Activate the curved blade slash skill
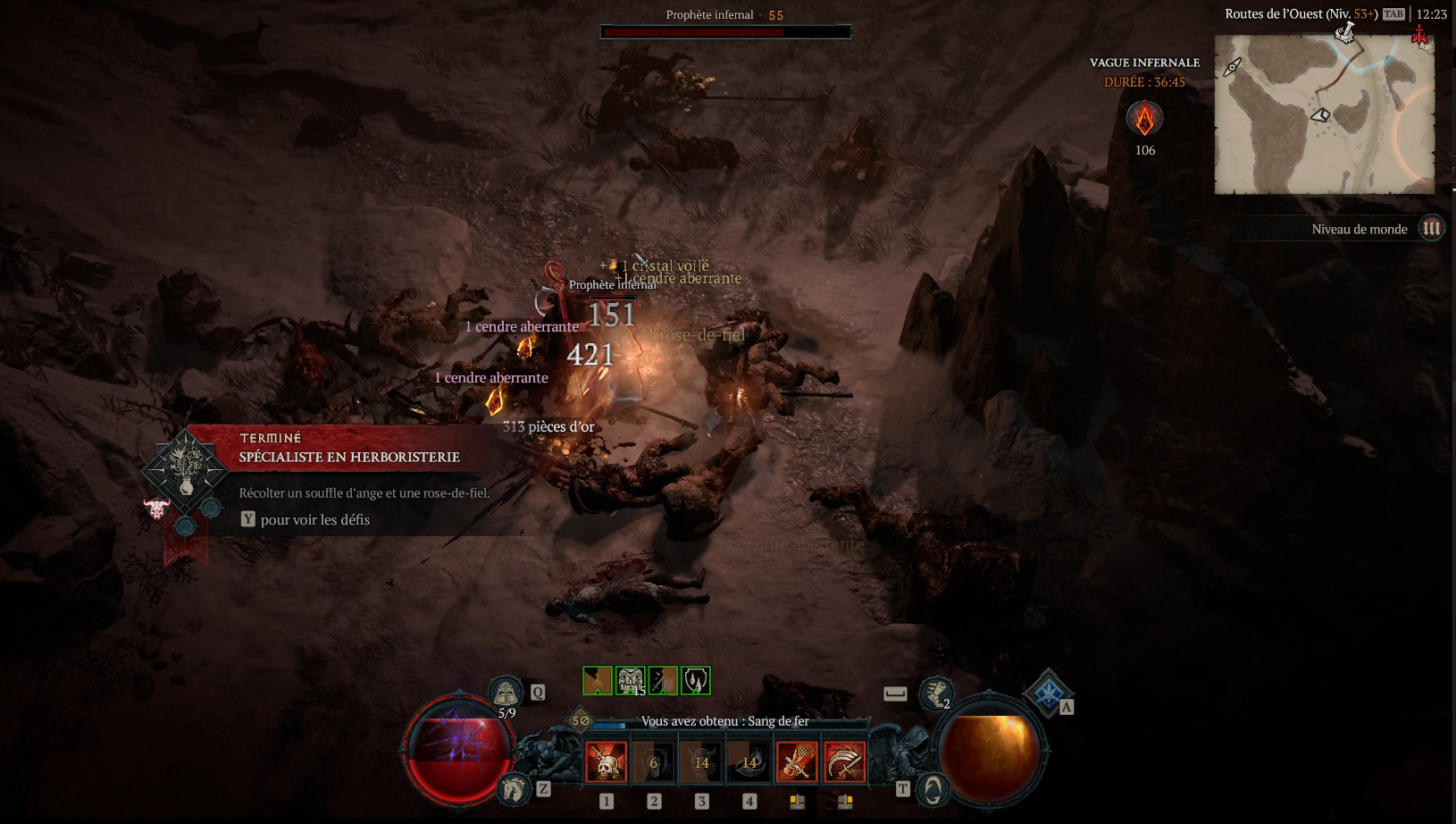The height and width of the screenshot is (824, 1456). 844,762
